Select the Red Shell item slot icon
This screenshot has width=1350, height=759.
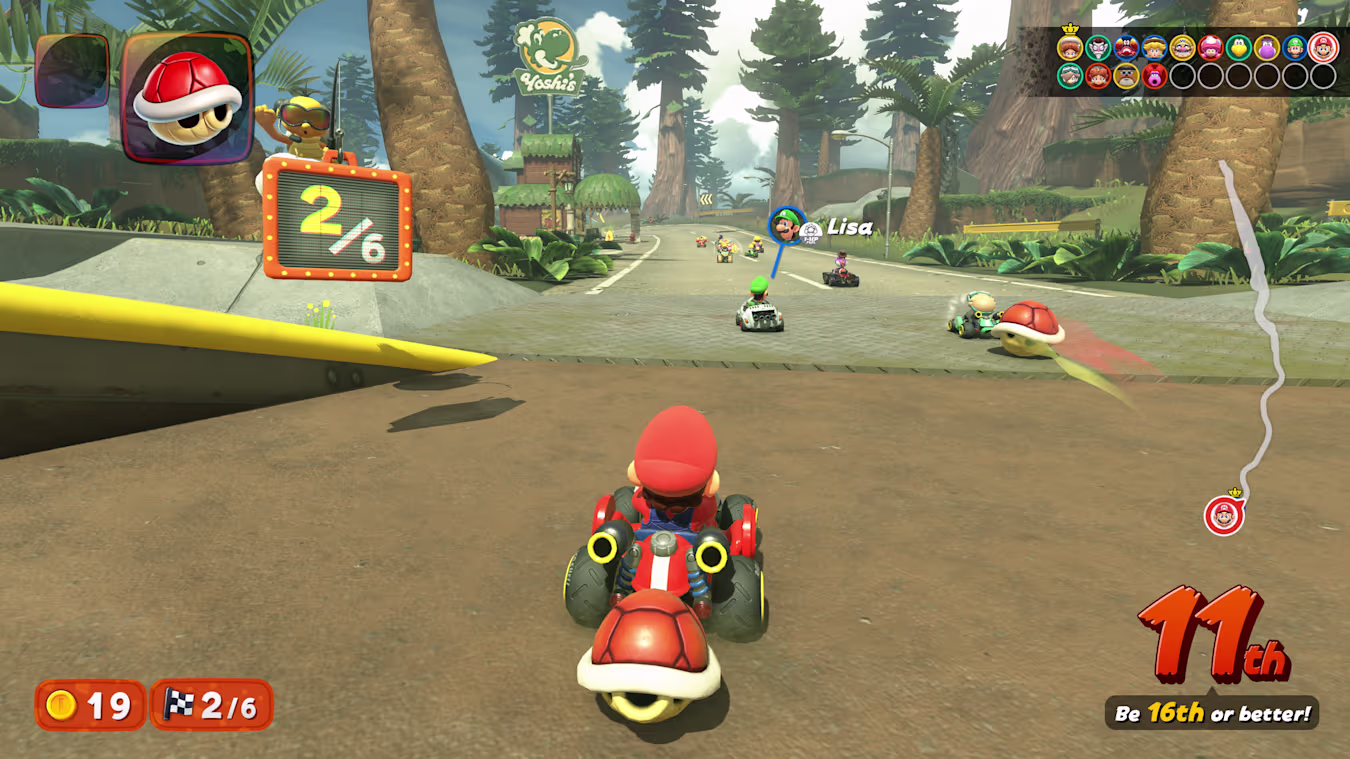185,100
